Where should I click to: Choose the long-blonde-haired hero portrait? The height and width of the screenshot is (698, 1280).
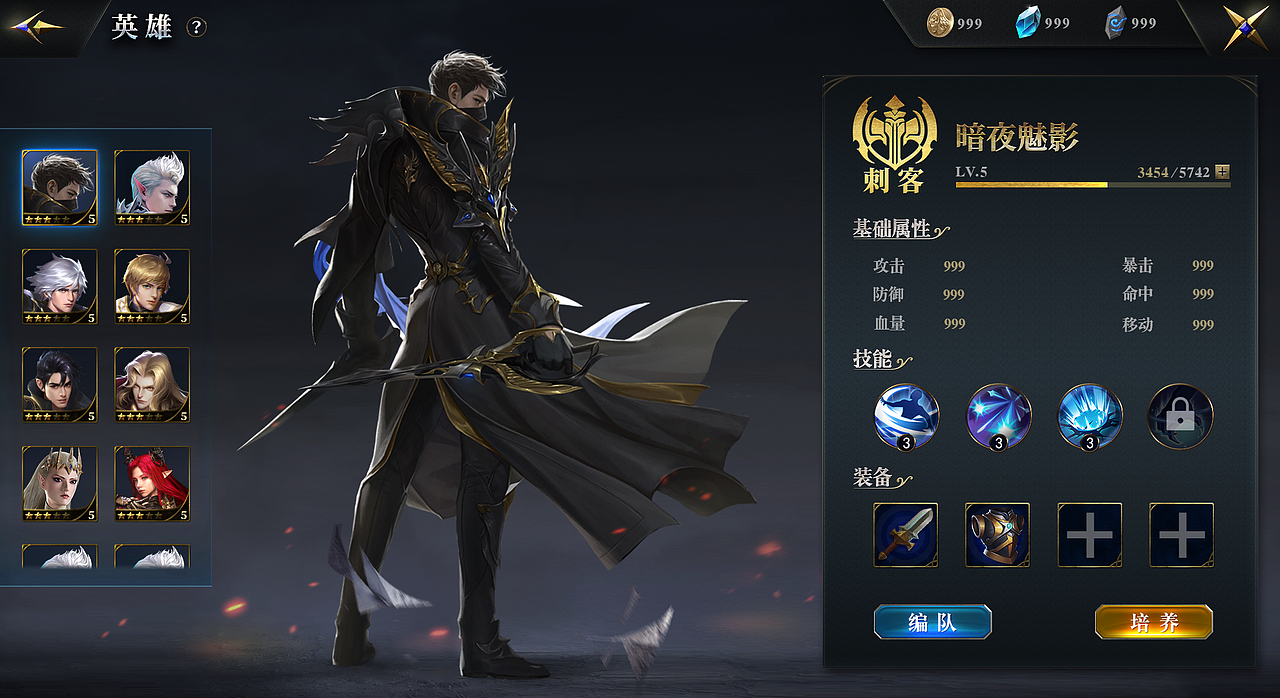[152, 384]
